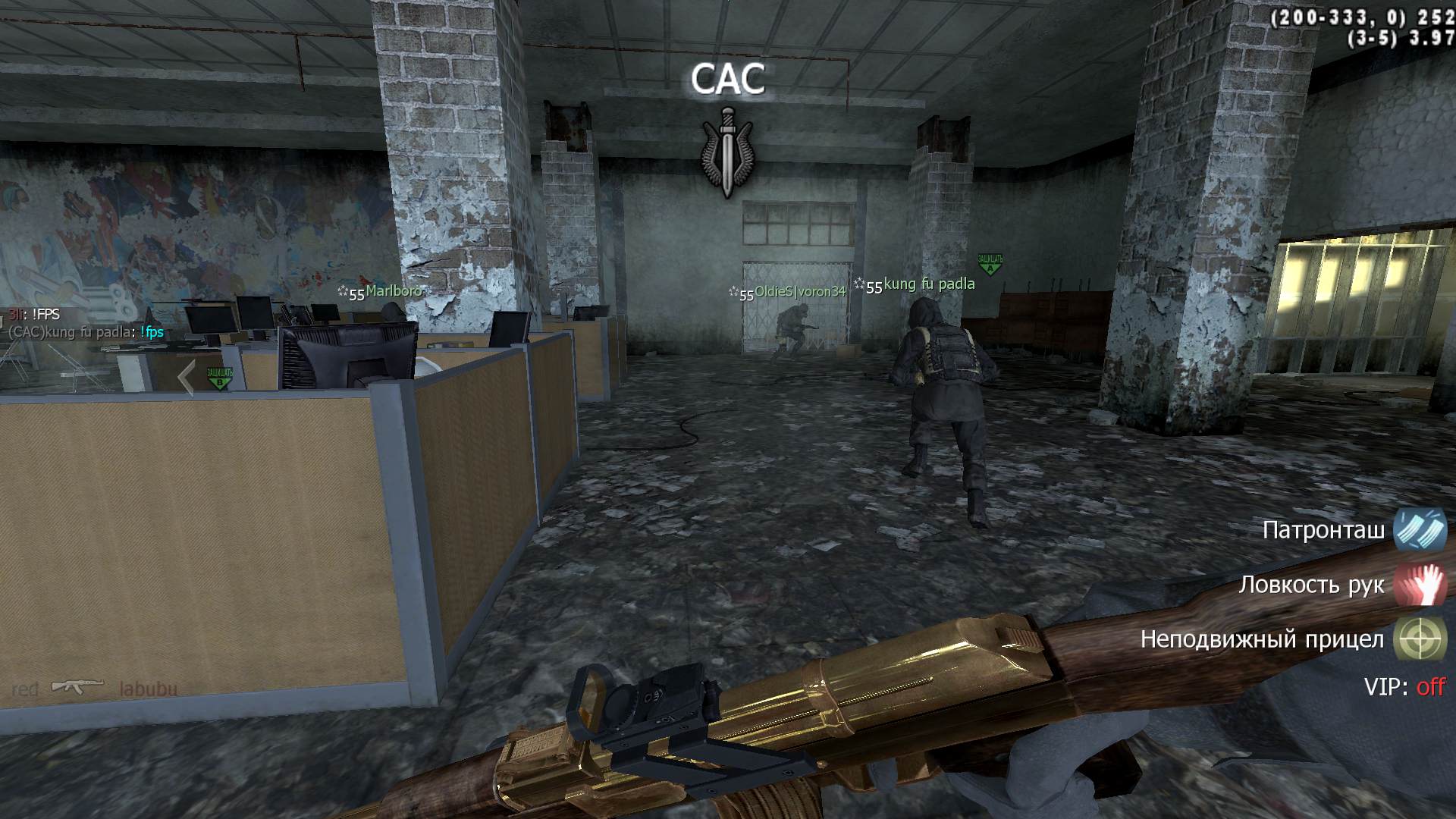Screen dimensions: 1456x819
Task: Toggle the VIP off indicator
Action: click(1404, 687)
